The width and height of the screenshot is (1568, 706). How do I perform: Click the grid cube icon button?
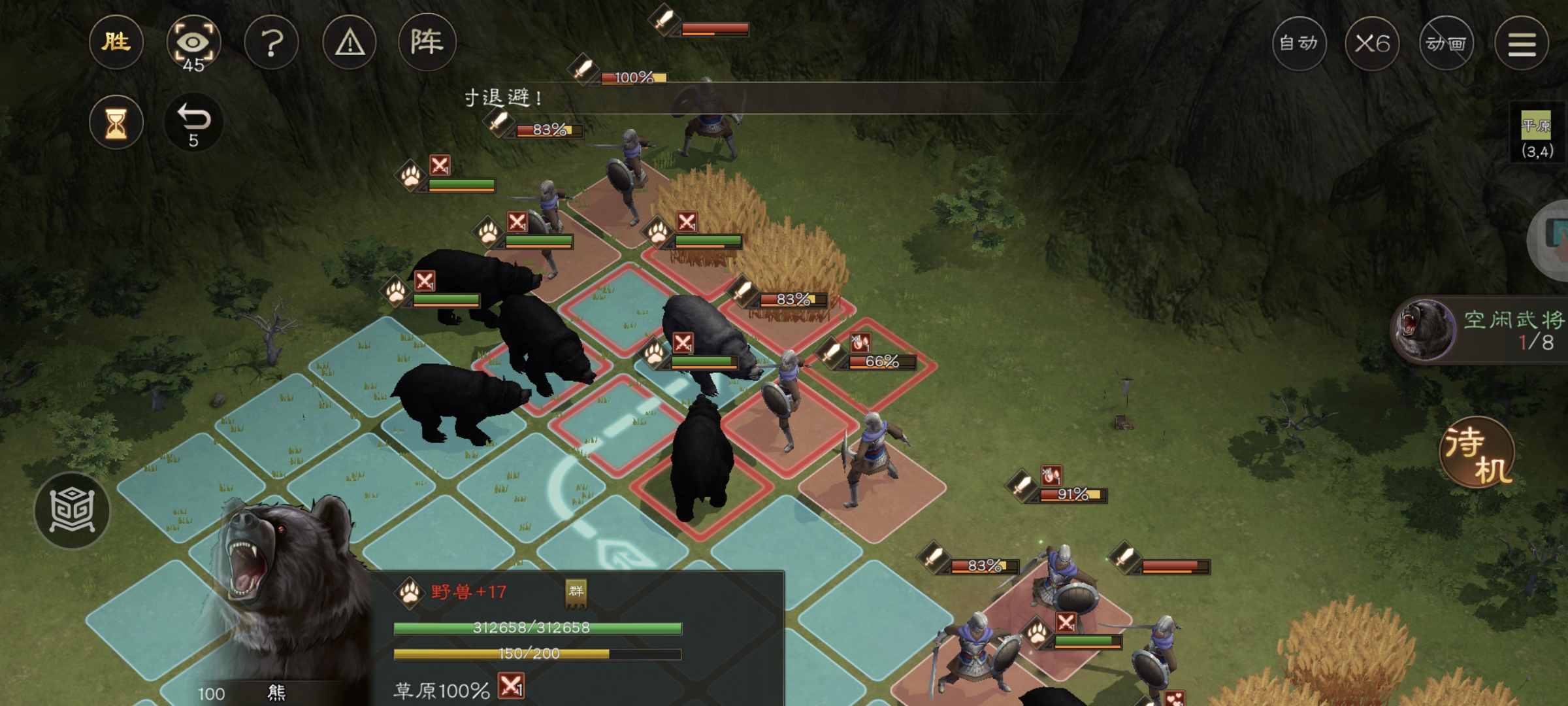click(x=72, y=510)
